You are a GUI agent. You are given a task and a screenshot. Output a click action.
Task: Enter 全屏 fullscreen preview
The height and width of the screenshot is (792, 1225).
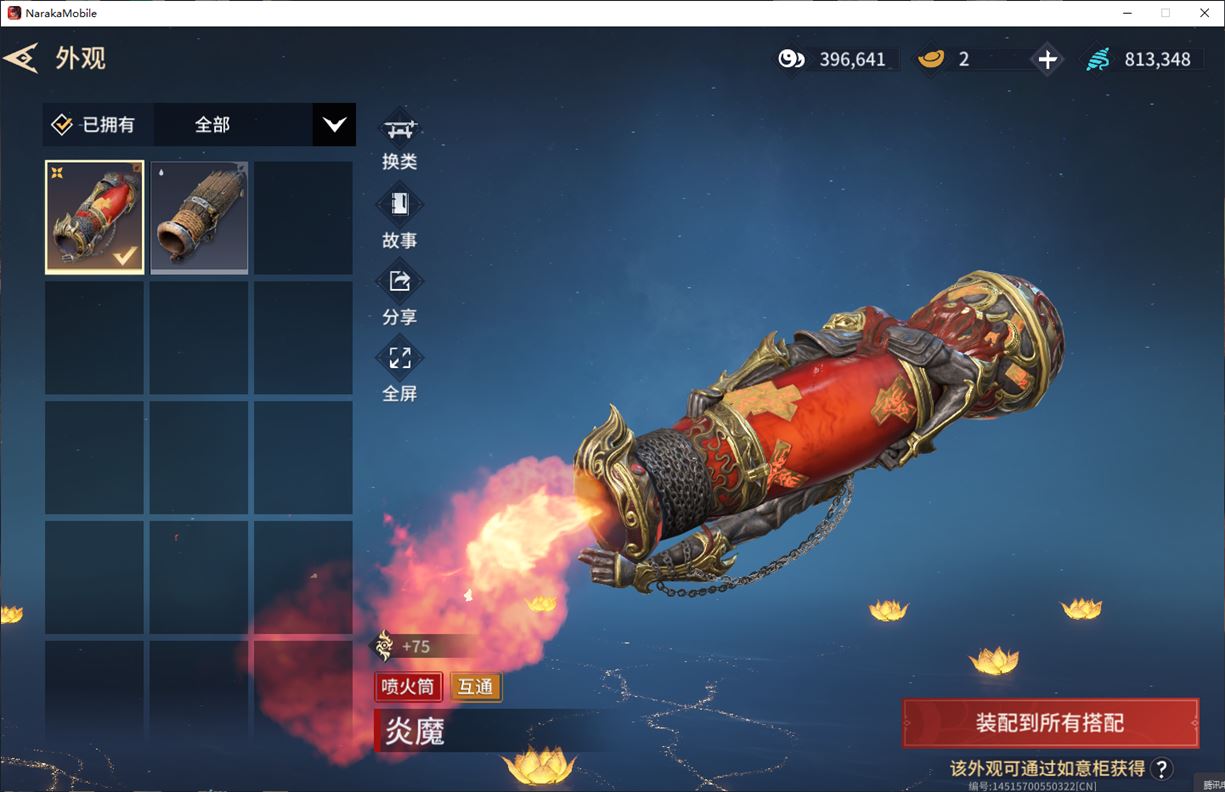[399, 371]
